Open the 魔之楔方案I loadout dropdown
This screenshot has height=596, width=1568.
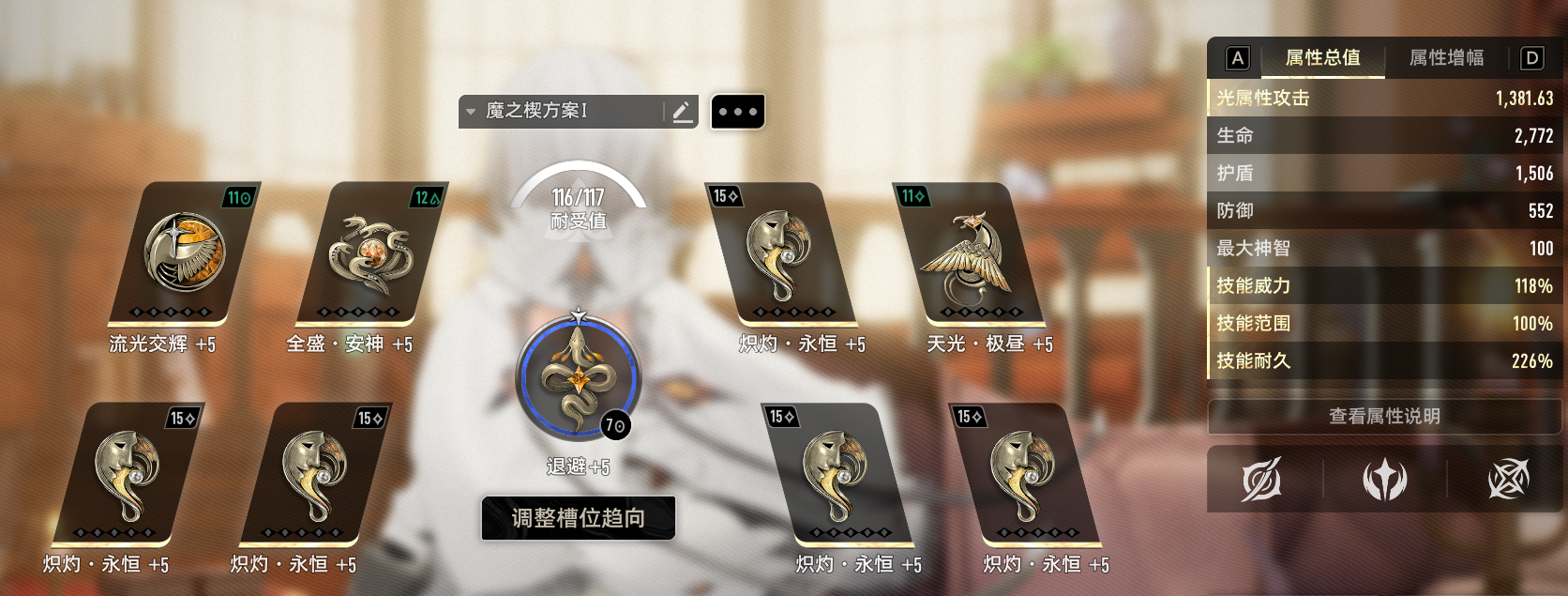click(x=535, y=112)
